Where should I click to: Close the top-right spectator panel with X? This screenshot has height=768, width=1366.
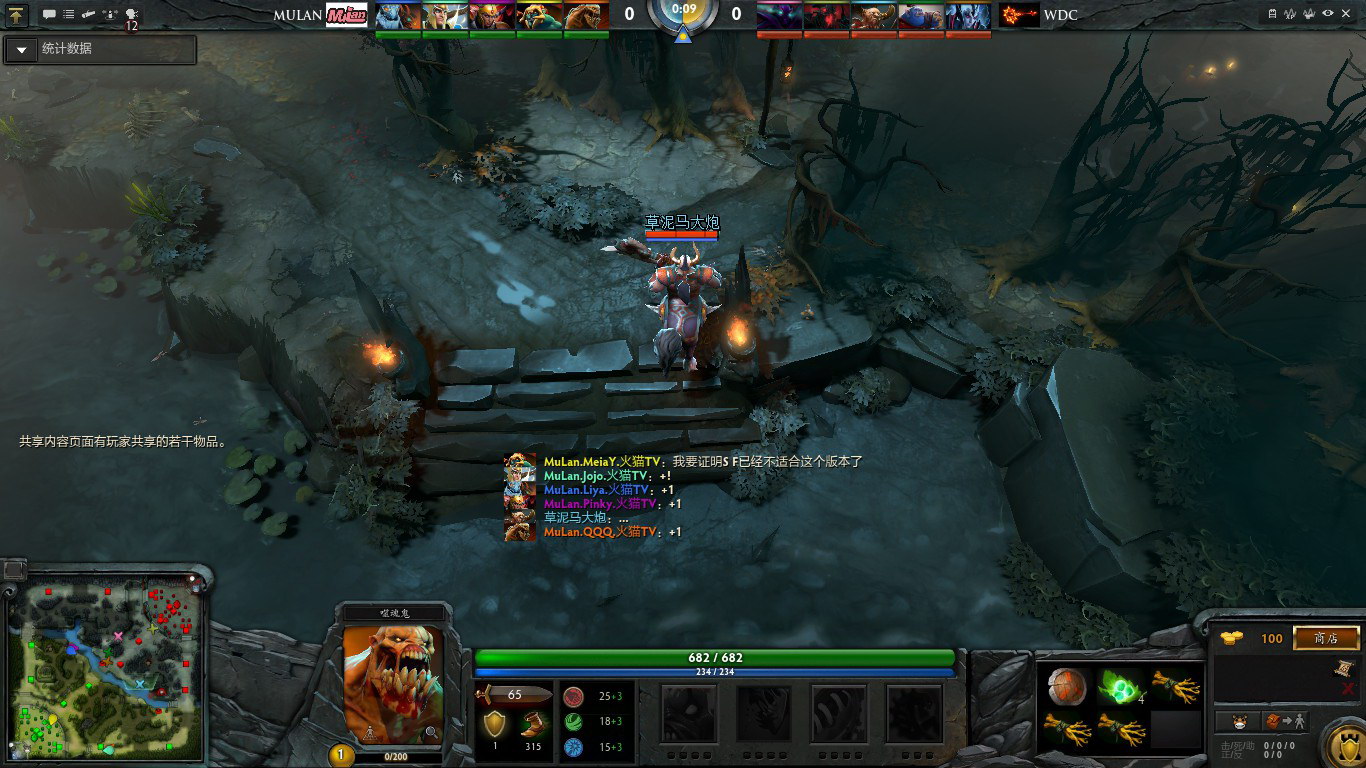coord(1347,13)
